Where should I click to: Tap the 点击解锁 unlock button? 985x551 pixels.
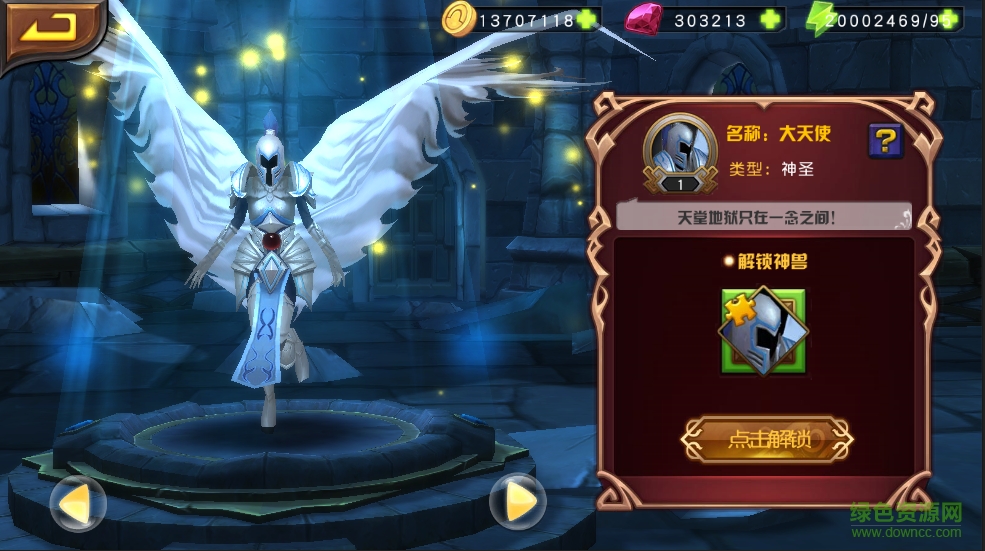pyautogui.click(x=767, y=438)
